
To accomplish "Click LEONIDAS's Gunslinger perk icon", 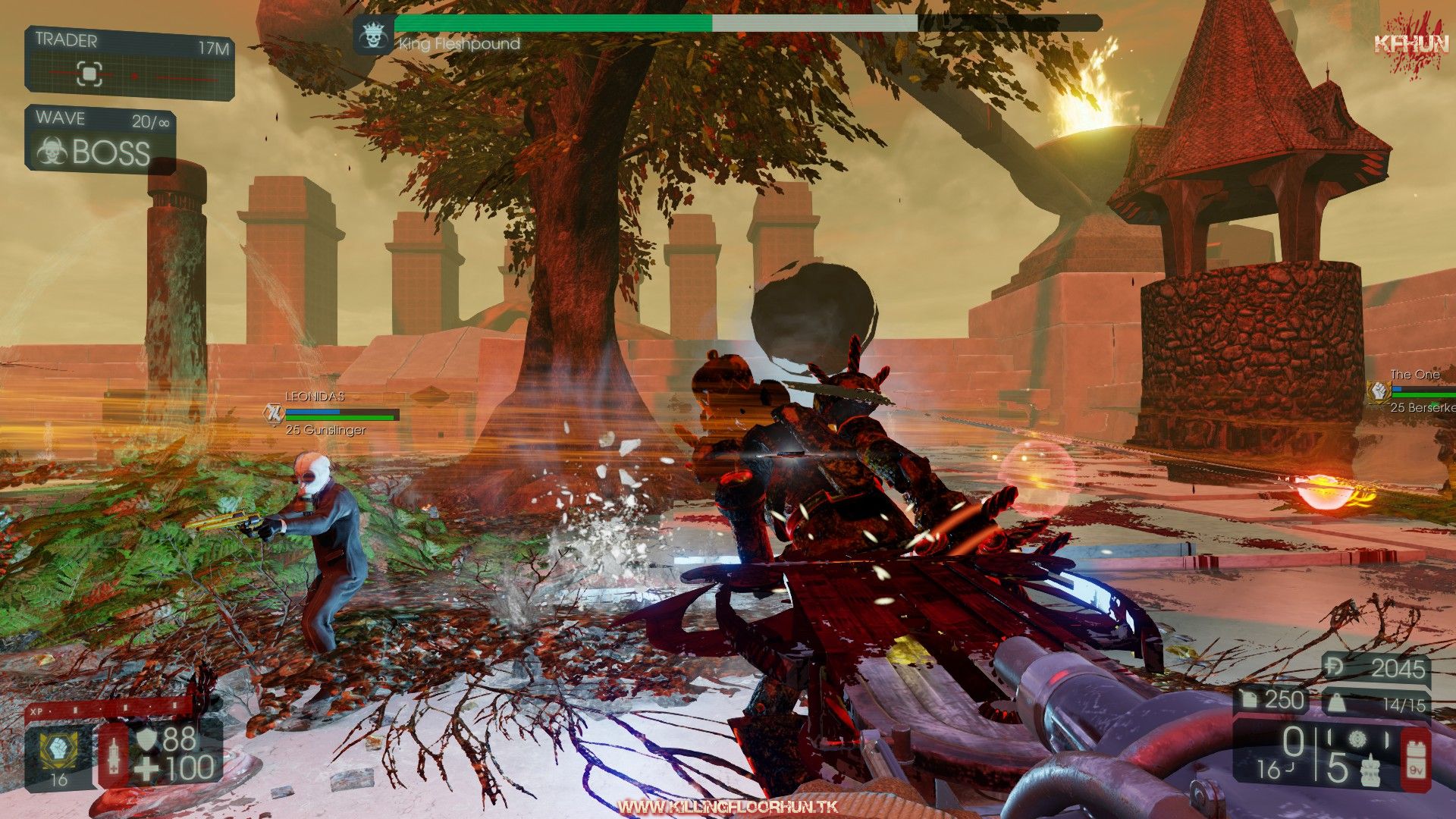I will pos(273,414).
